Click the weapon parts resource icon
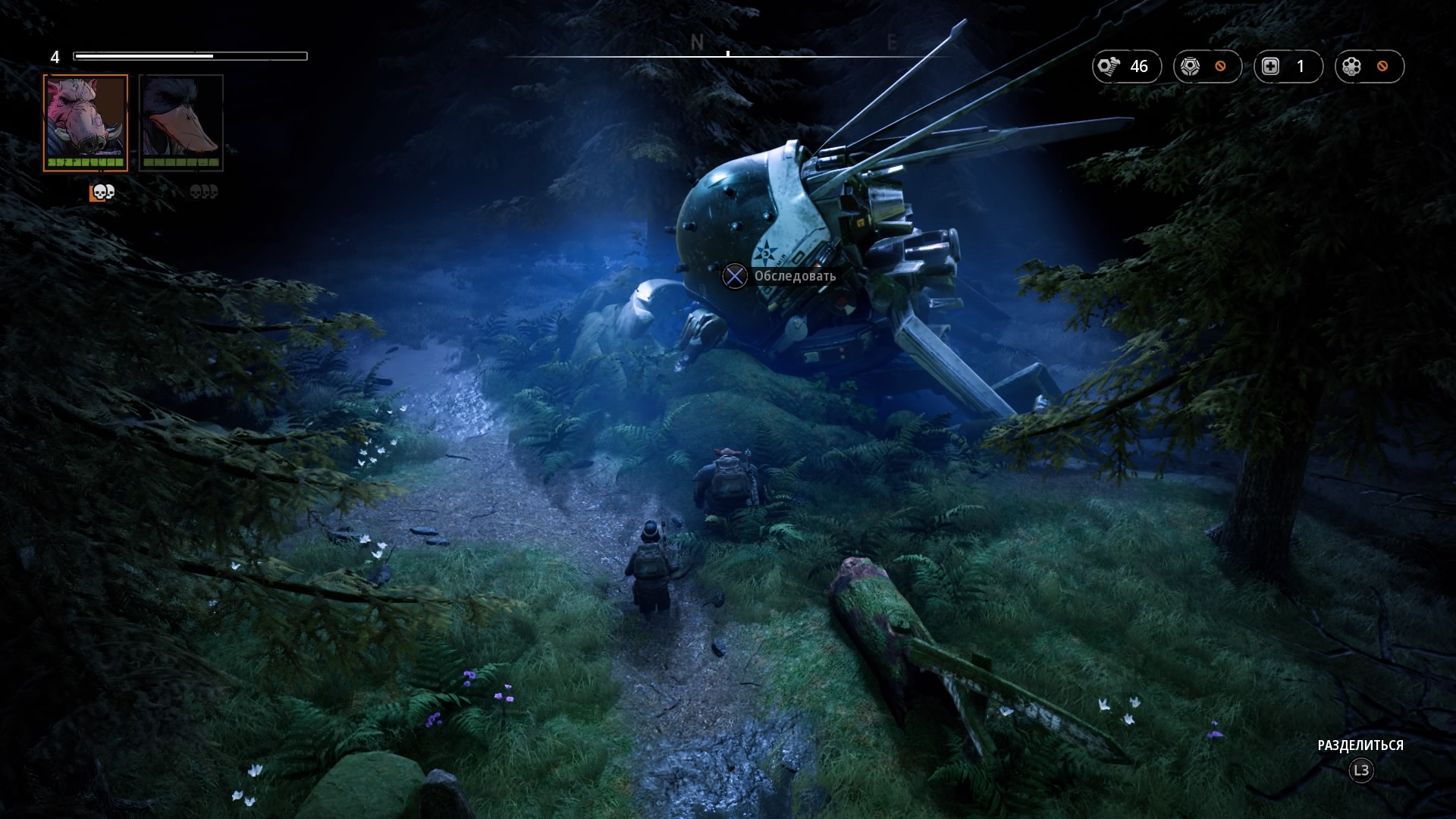Image resolution: width=1456 pixels, height=819 pixels. coord(1191,67)
